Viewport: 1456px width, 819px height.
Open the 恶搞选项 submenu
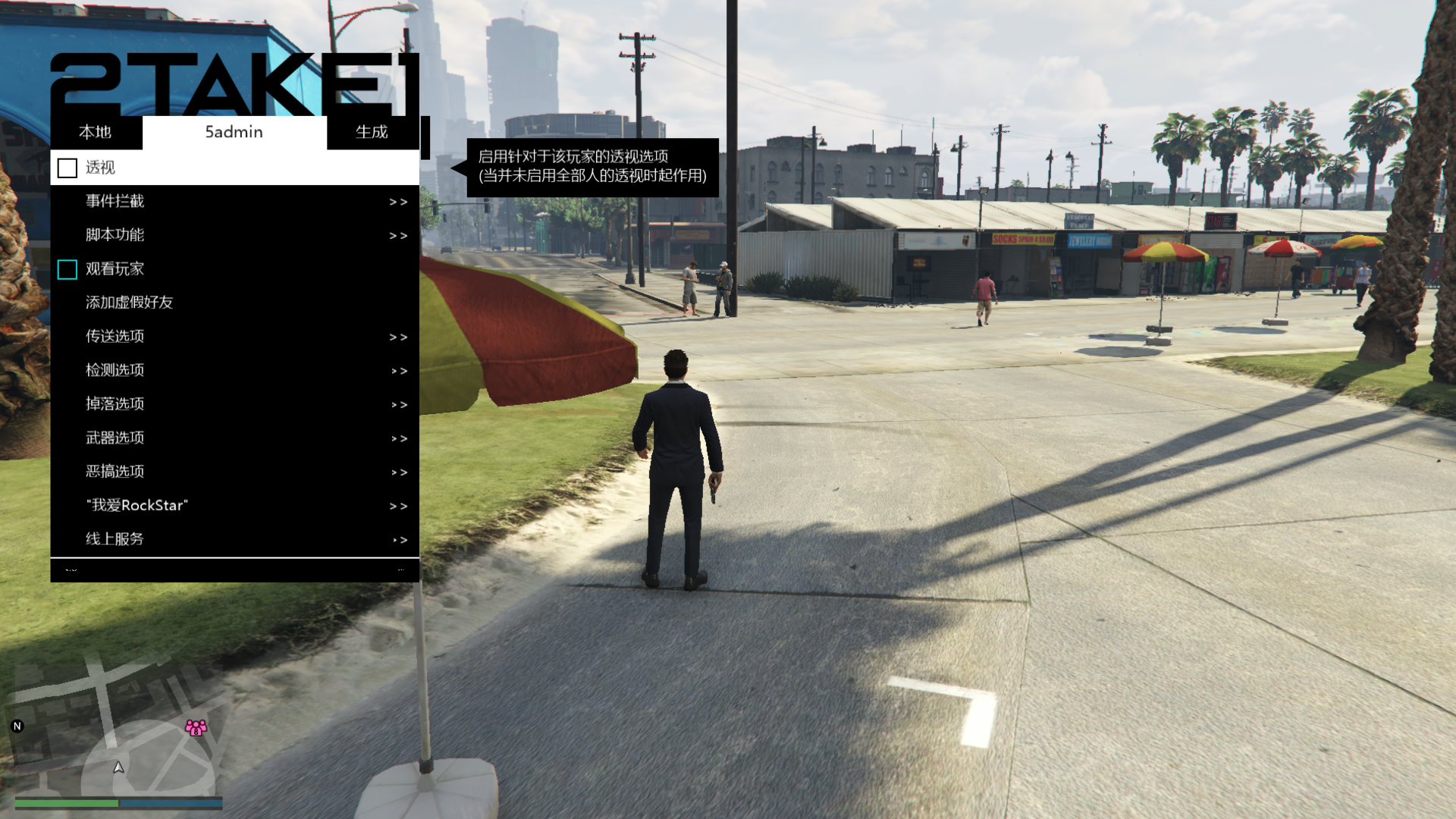(x=227, y=471)
